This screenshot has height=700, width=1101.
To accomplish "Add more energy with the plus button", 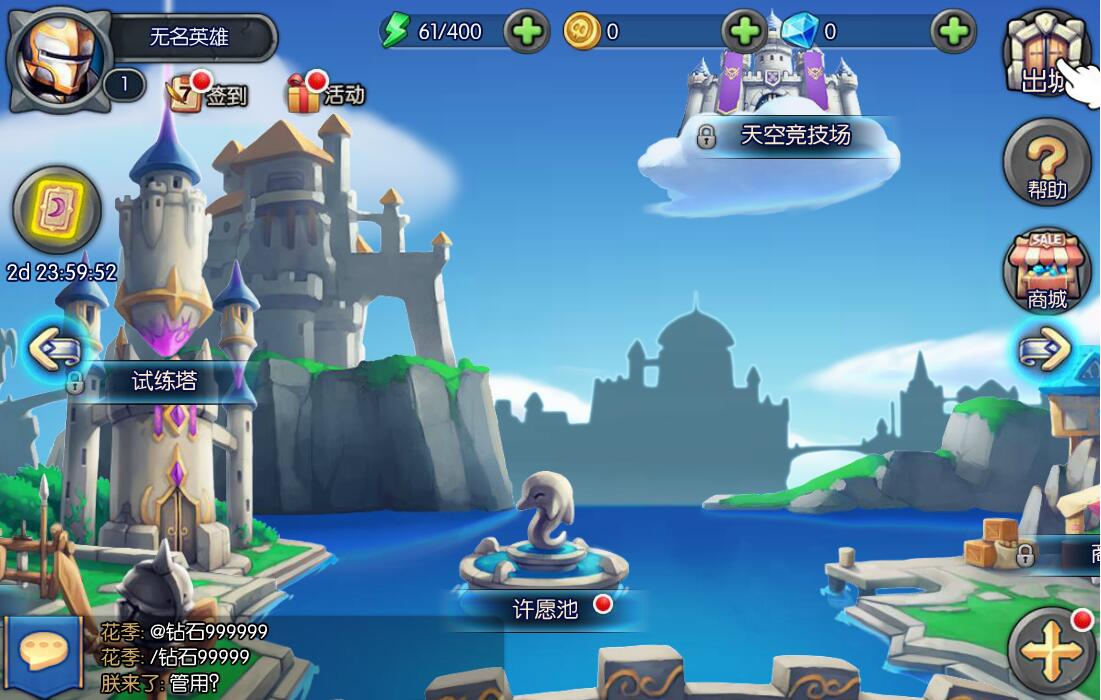I will 526,32.
